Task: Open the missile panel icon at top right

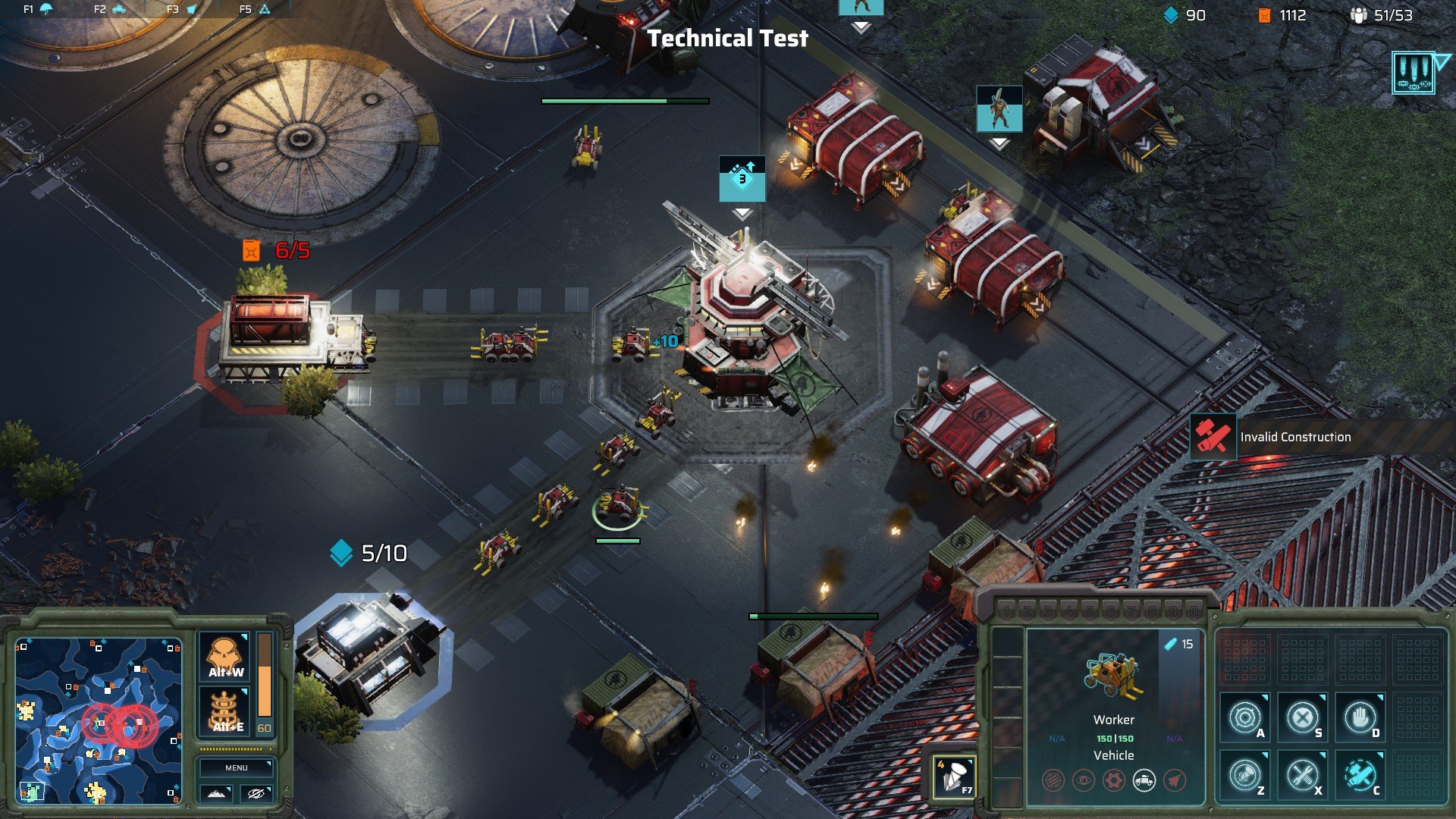Action: [x=1414, y=73]
